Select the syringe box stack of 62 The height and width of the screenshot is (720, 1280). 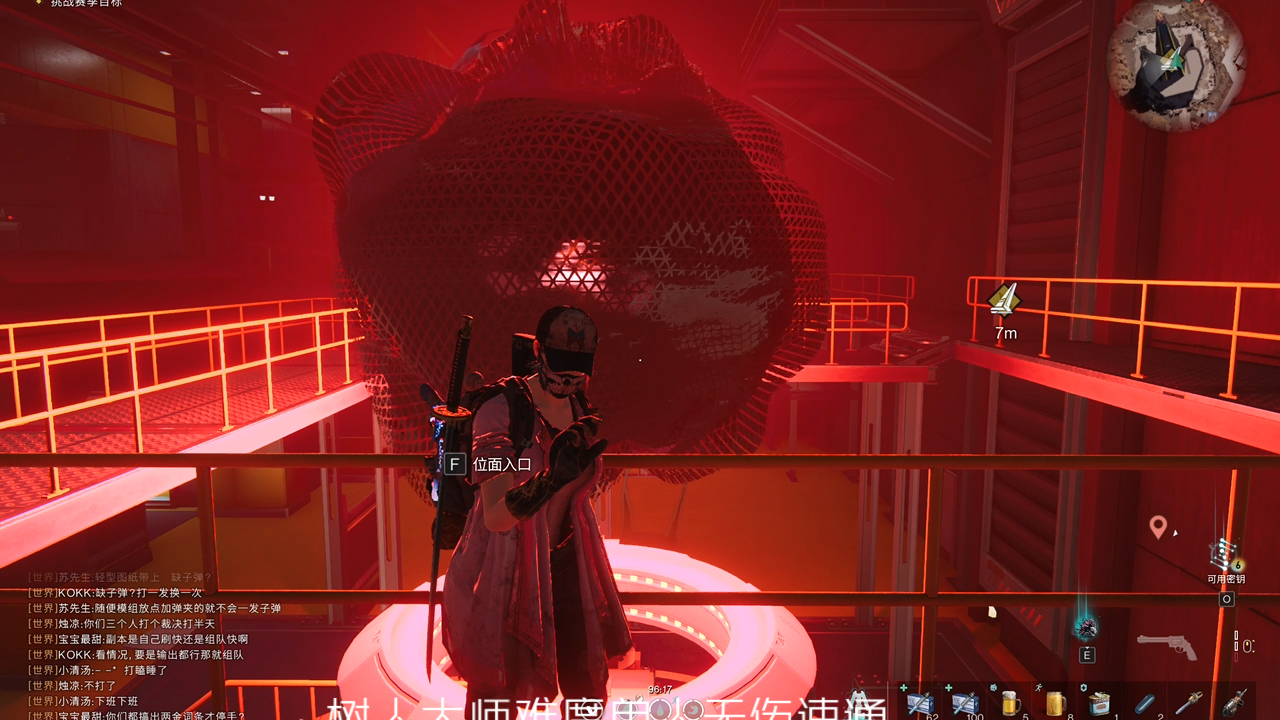click(x=920, y=703)
